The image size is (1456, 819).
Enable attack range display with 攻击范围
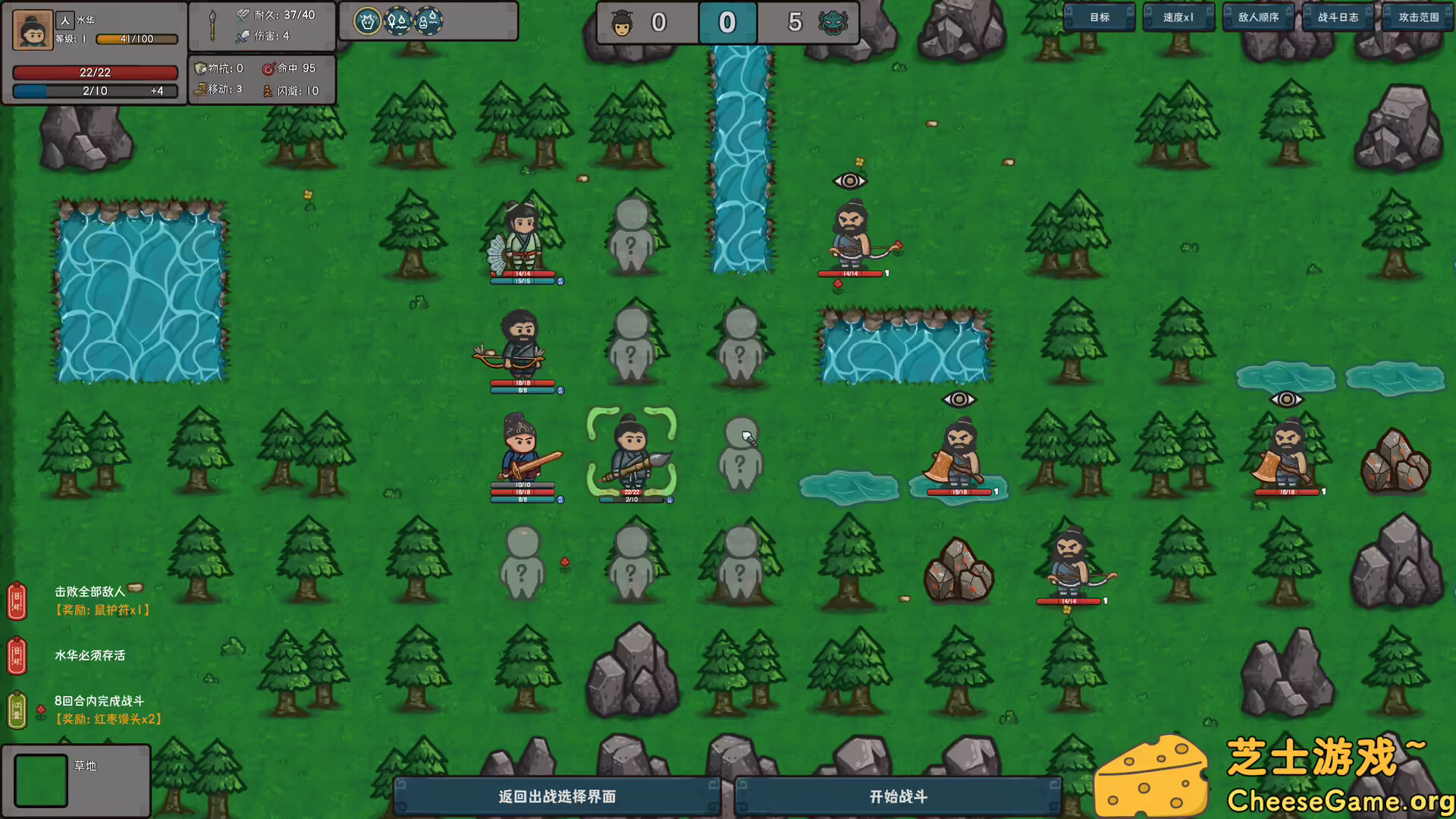(1417, 17)
